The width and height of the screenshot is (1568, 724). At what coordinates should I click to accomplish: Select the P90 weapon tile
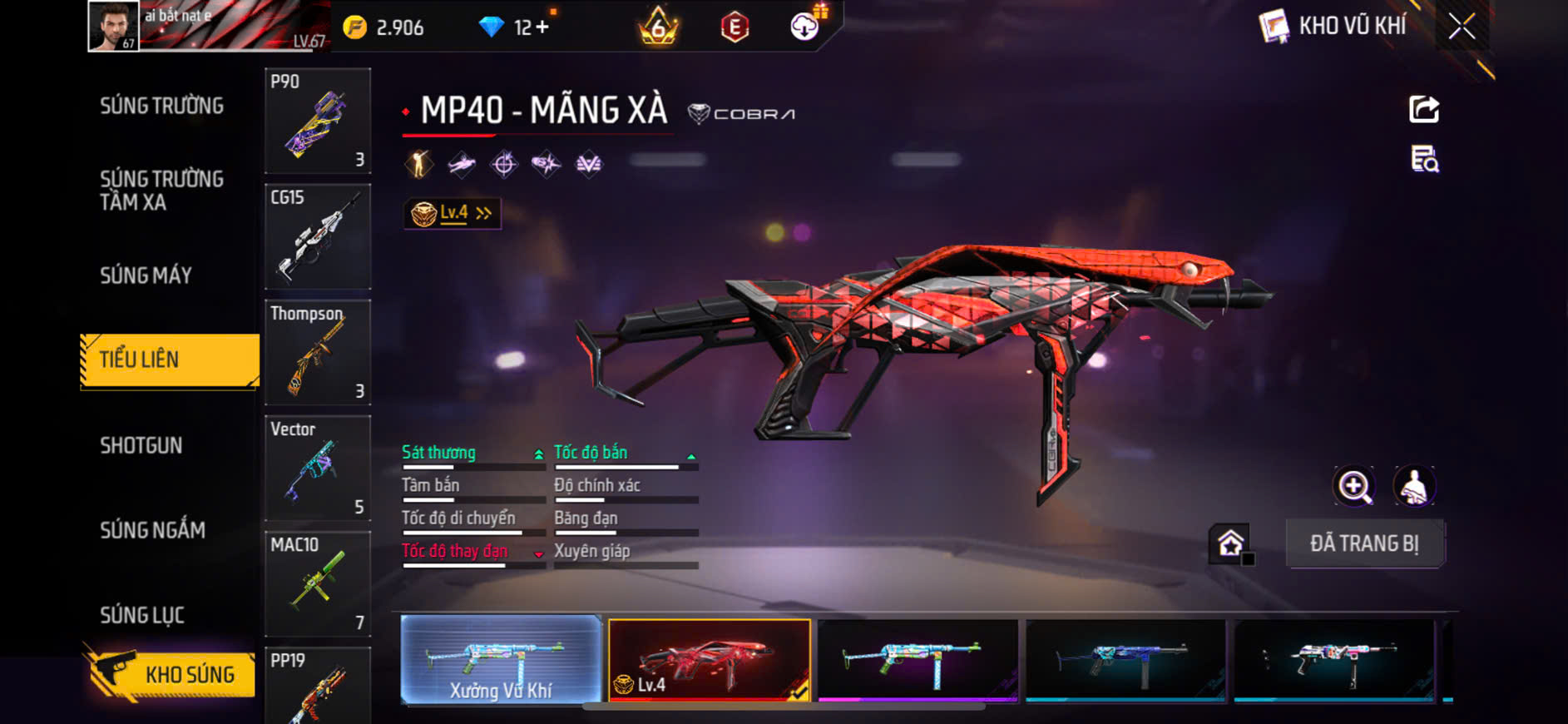(317, 121)
